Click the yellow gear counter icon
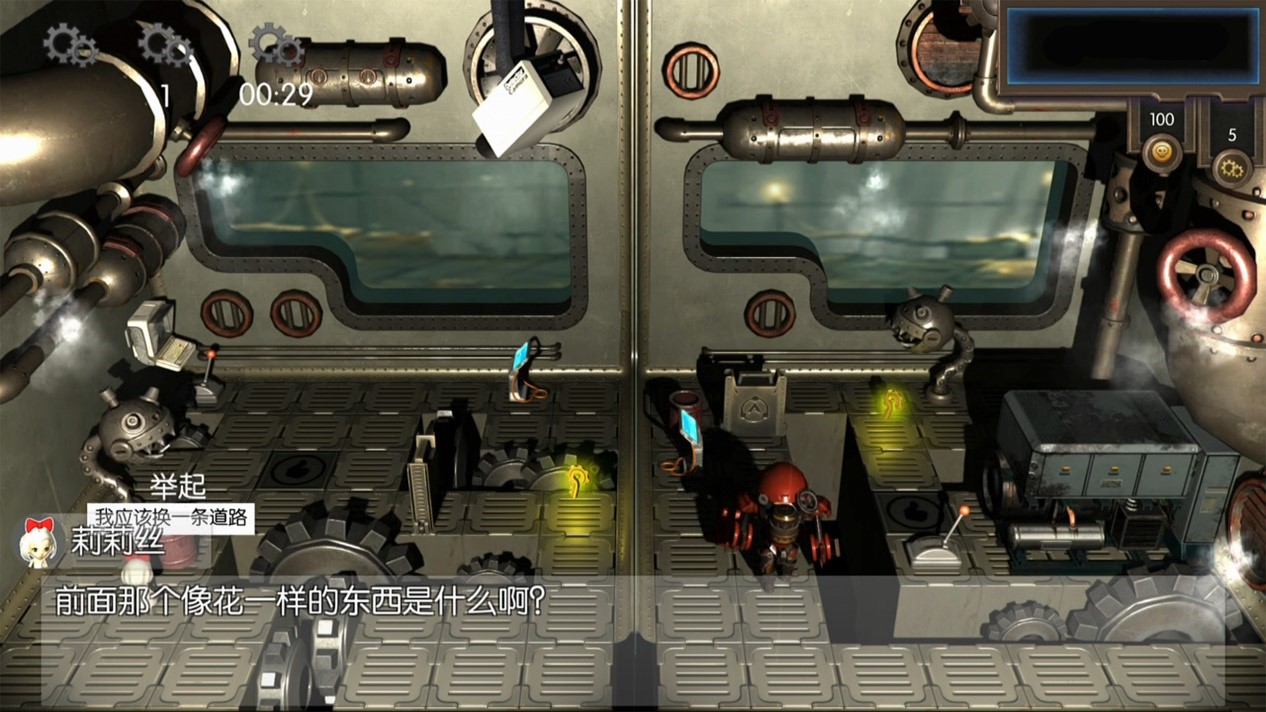The width and height of the screenshot is (1266, 712). coord(1231,167)
